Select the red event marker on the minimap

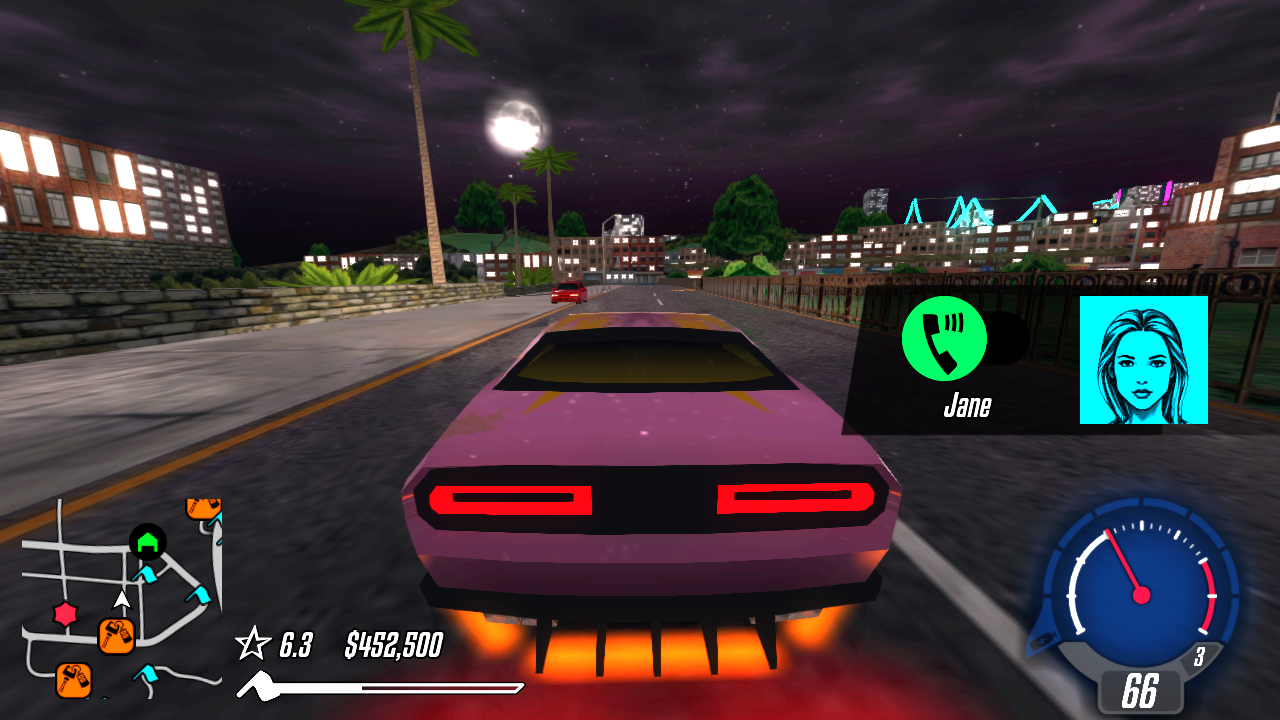coord(63,613)
